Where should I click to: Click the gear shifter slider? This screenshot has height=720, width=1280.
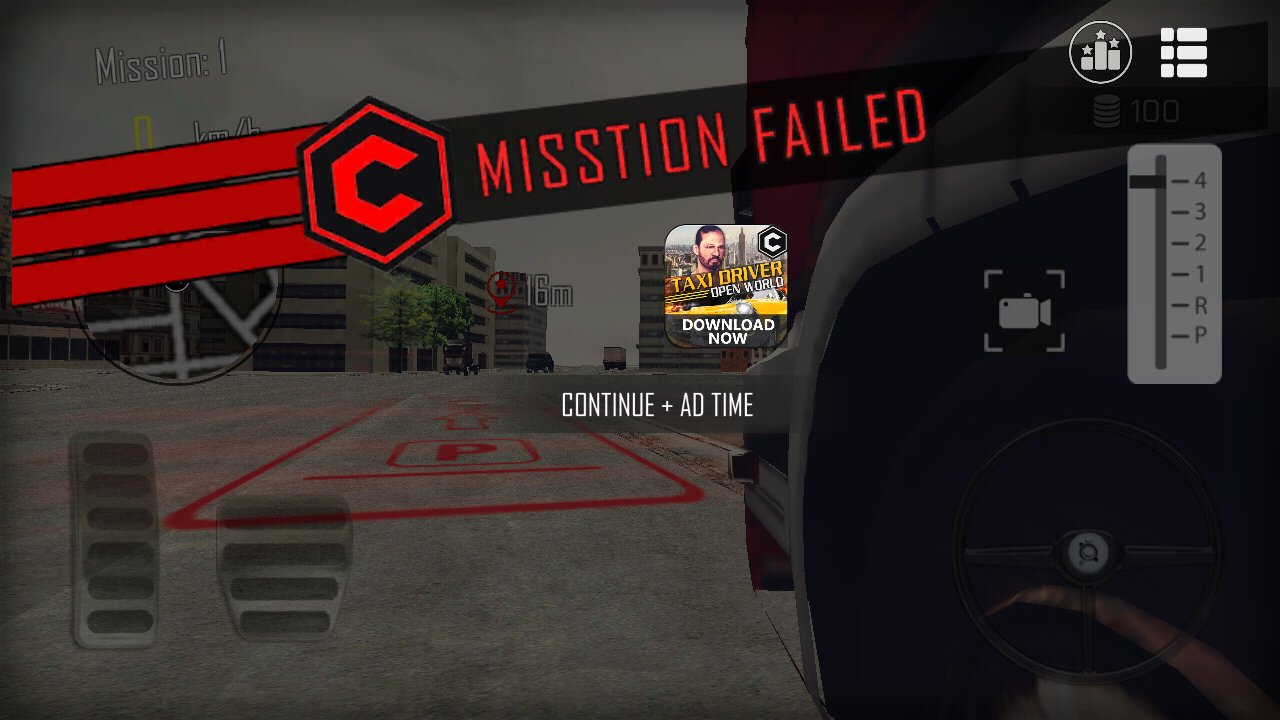1161,264
